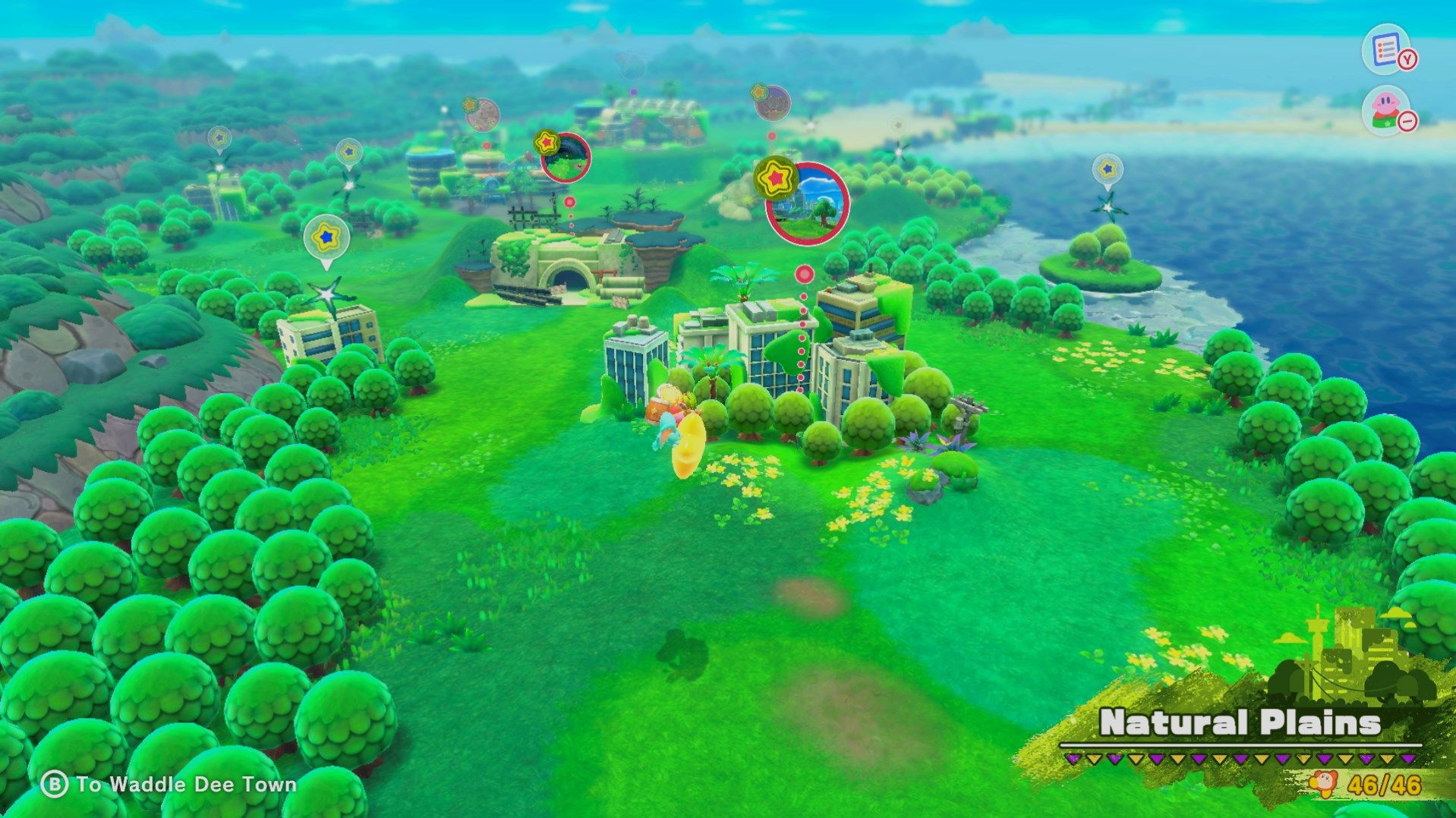Click the large red dot on the path trail

[805, 272]
